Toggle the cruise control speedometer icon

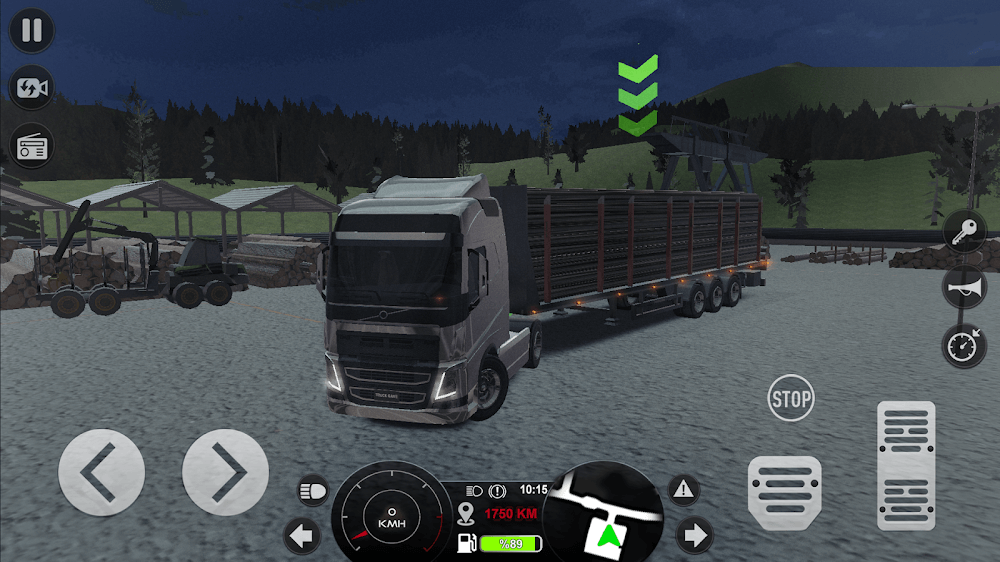pos(965,346)
